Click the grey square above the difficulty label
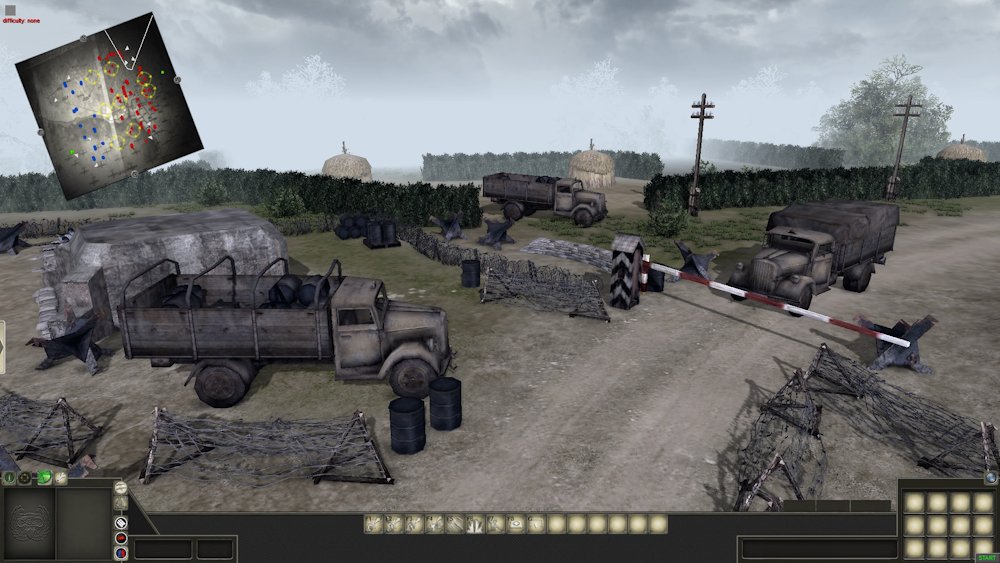 click(x=10, y=9)
